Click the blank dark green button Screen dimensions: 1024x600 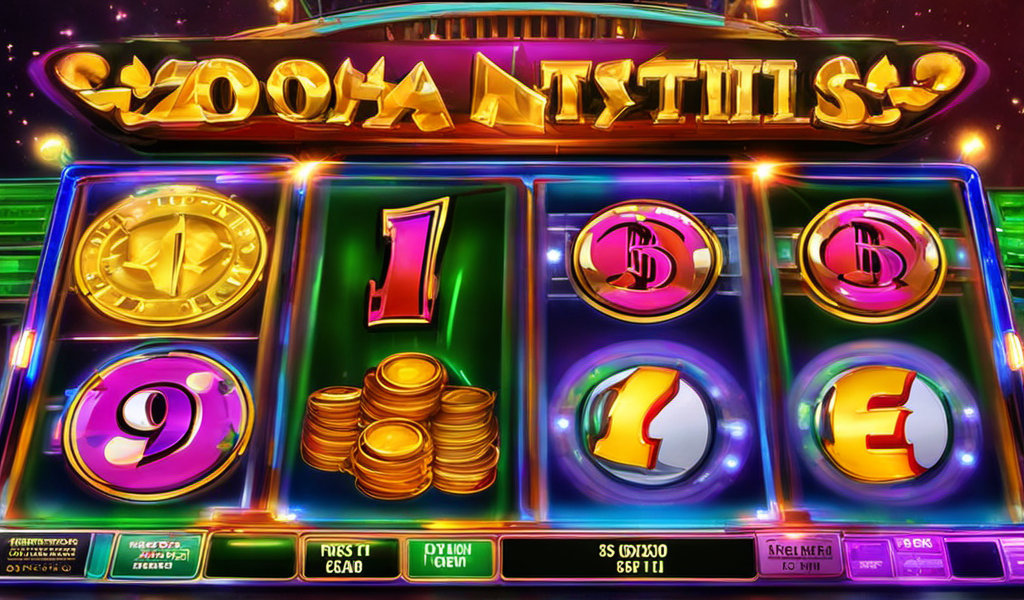[249, 557]
